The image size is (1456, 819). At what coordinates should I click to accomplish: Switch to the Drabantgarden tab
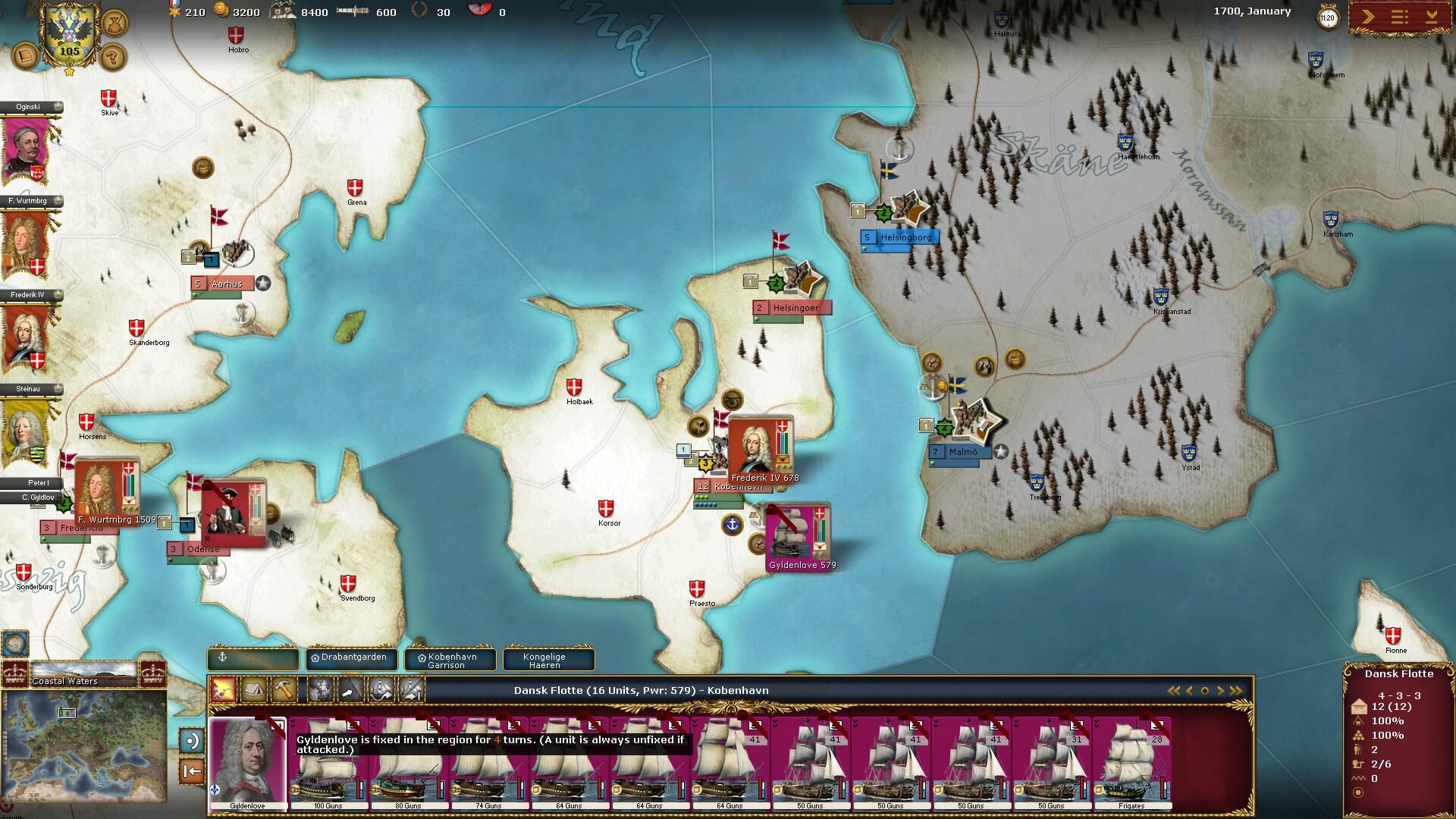352,658
